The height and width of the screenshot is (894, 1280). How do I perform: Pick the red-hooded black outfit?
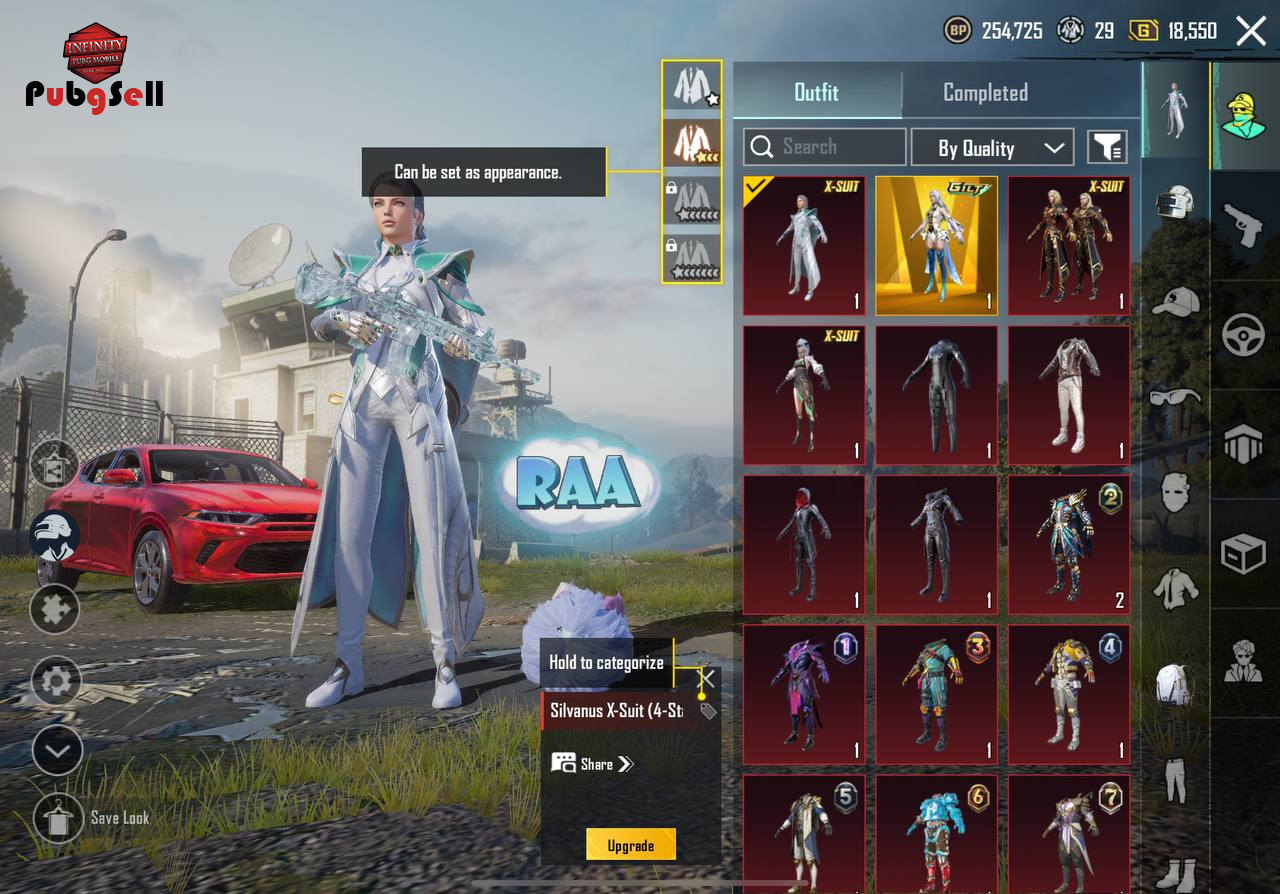coord(804,545)
